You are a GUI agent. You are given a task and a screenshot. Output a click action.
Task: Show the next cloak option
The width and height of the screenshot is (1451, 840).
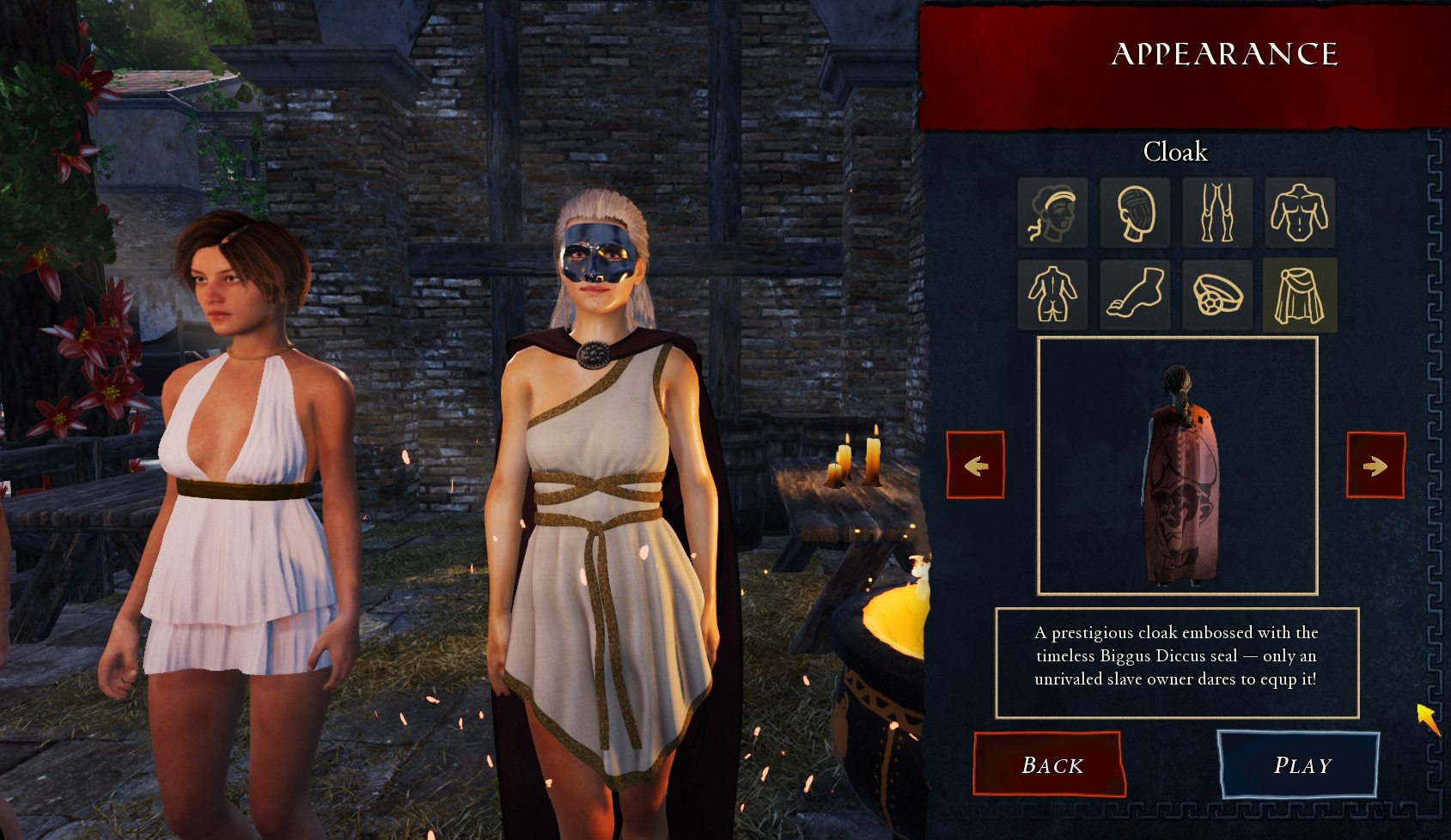coord(1375,465)
